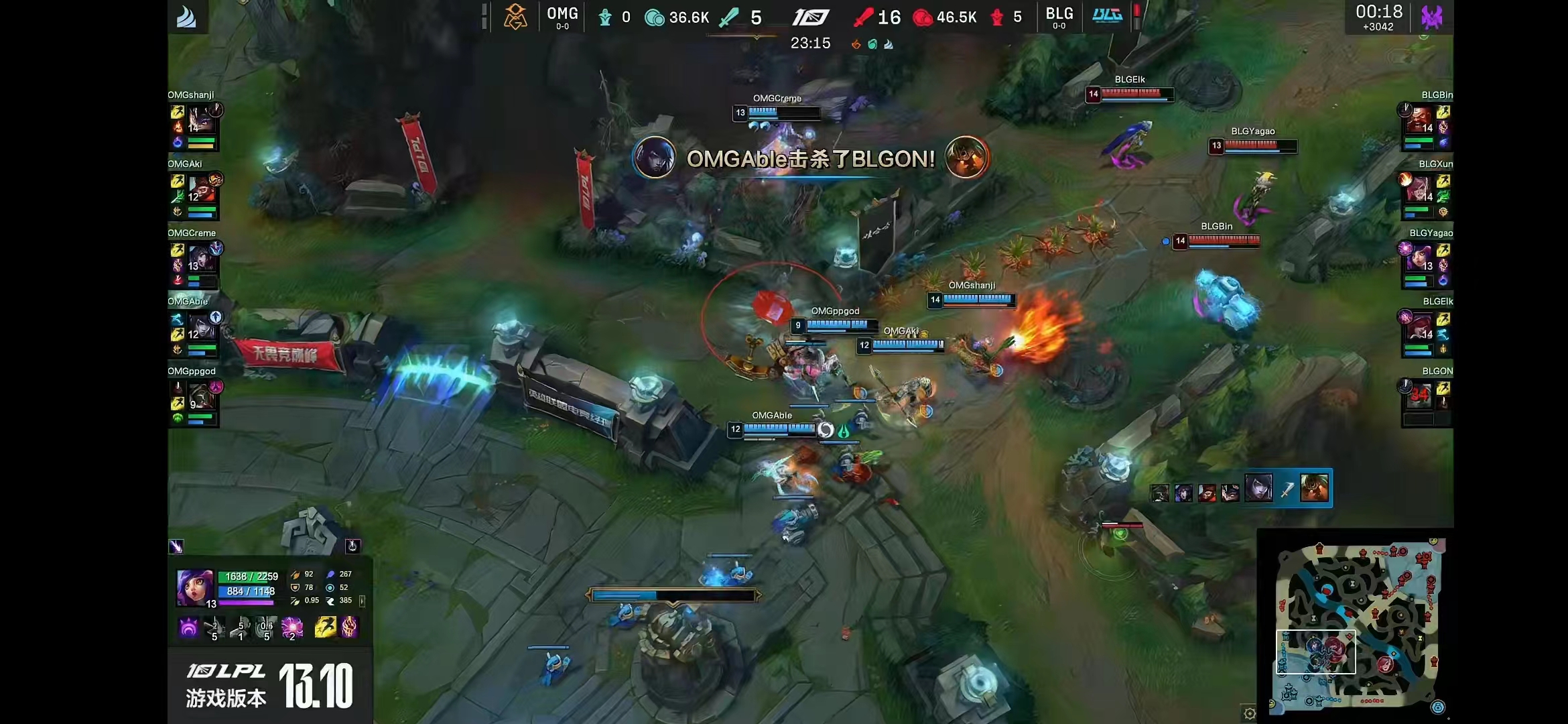
Task: Select BLGON's dead player portrait
Action: coord(1419,396)
